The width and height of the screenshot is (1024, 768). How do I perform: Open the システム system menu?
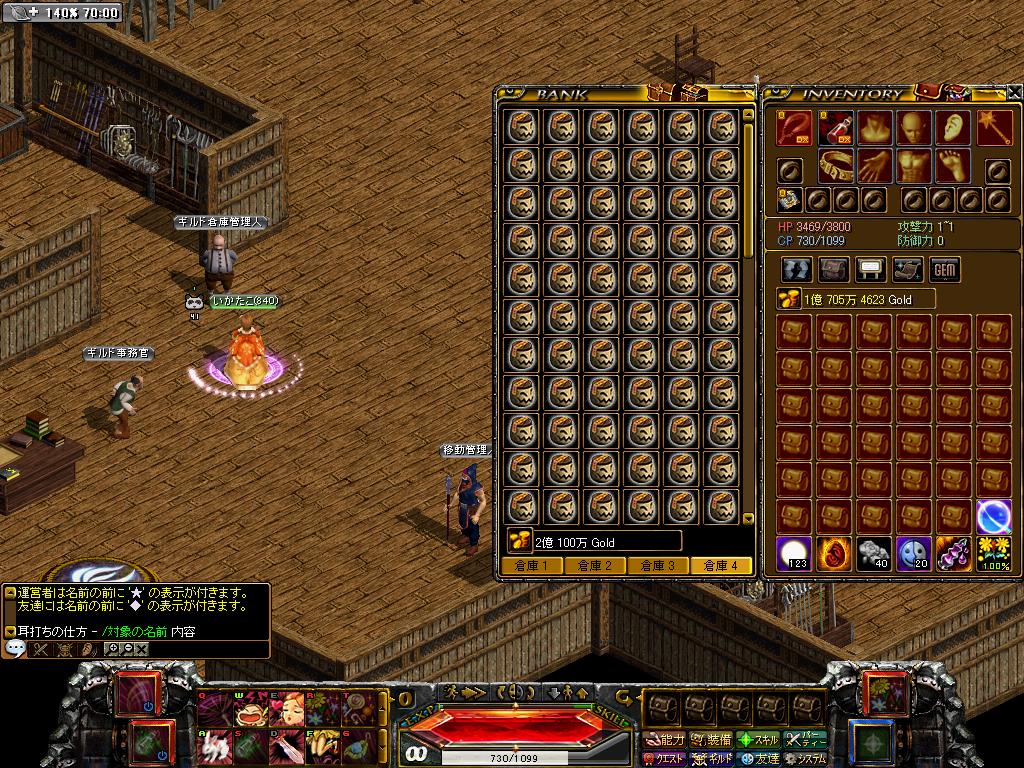click(806, 759)
